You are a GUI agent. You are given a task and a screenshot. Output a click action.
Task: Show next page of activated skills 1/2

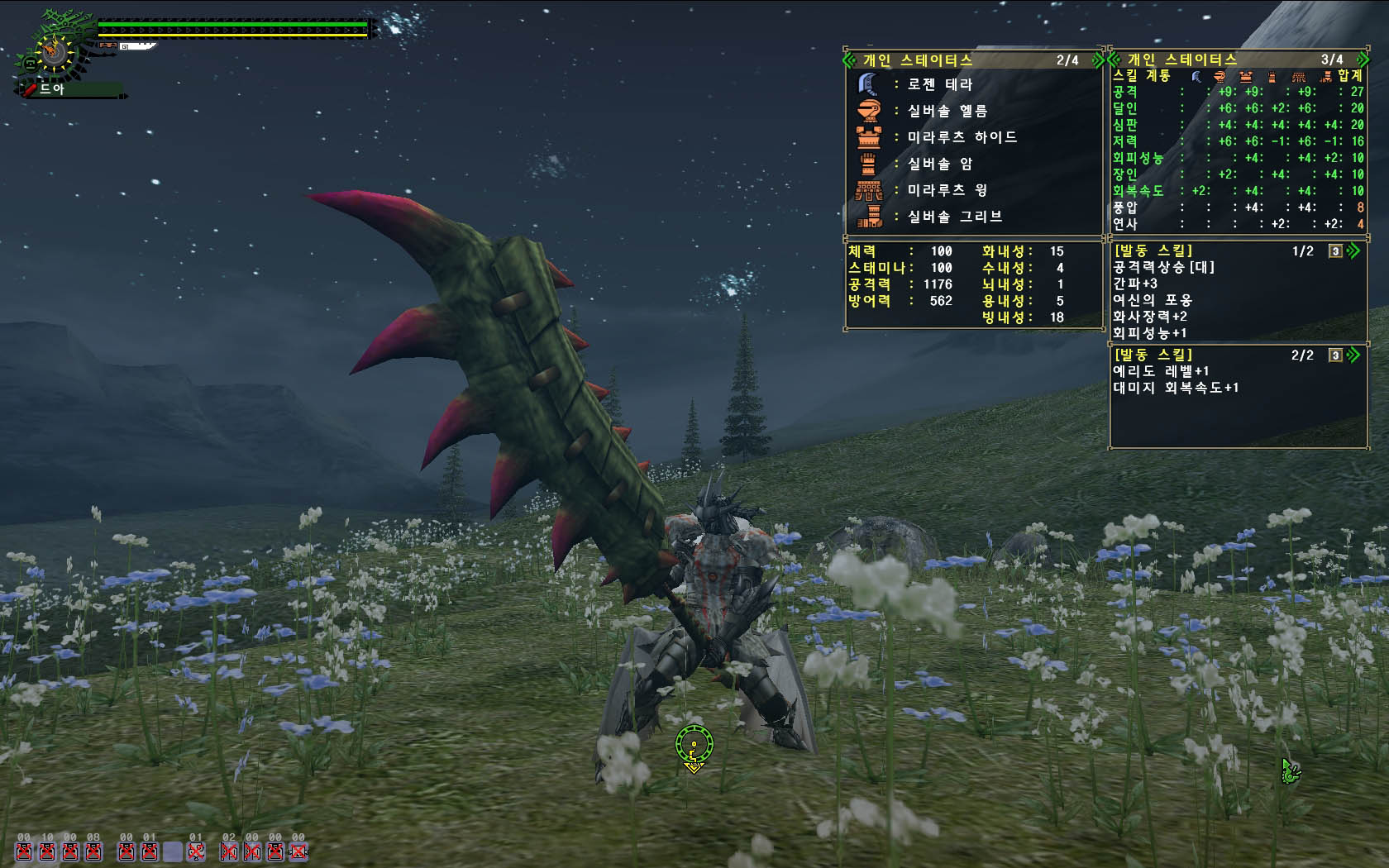coord(1353,250)
